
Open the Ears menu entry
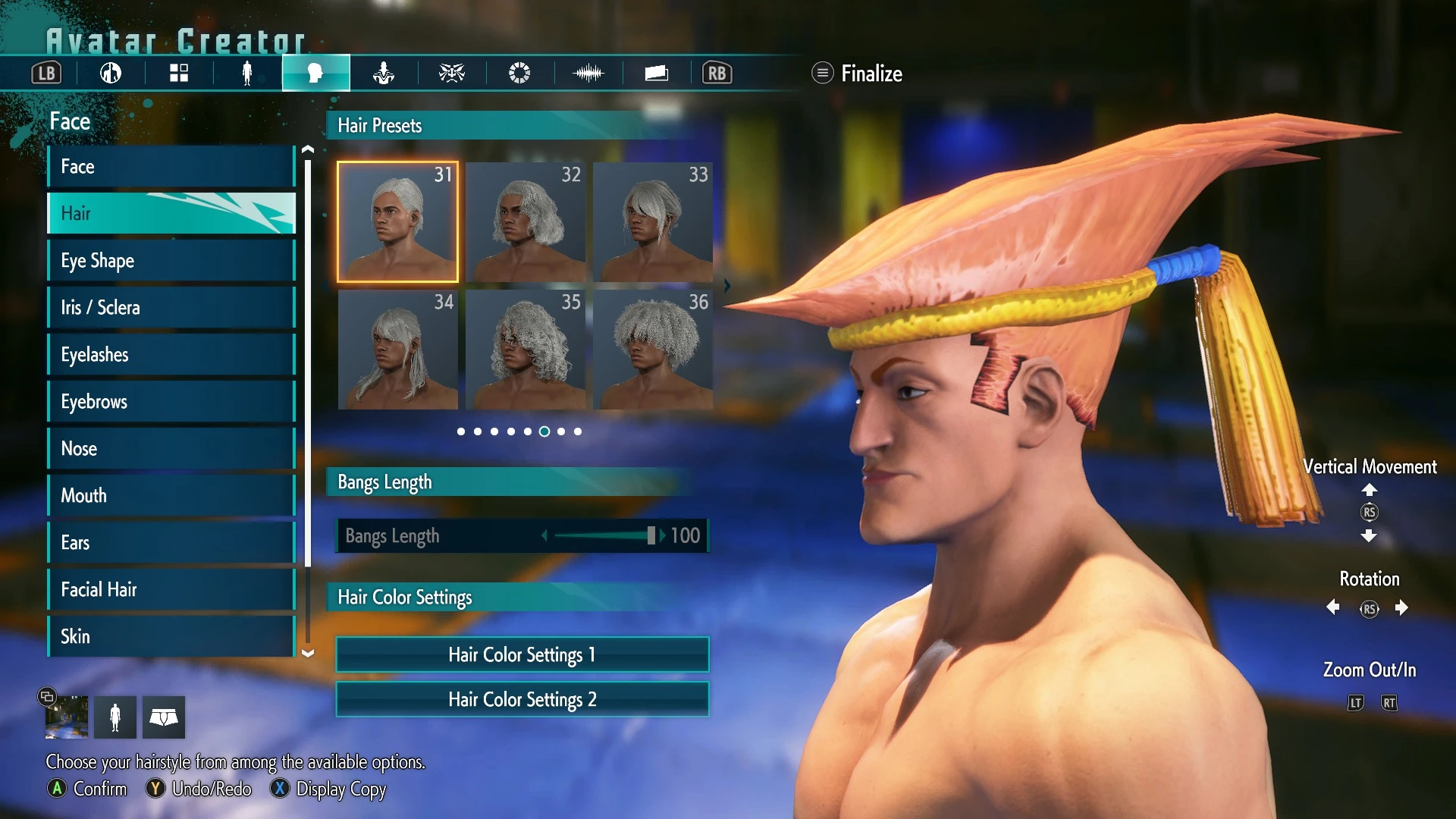(x=171, y=543)
